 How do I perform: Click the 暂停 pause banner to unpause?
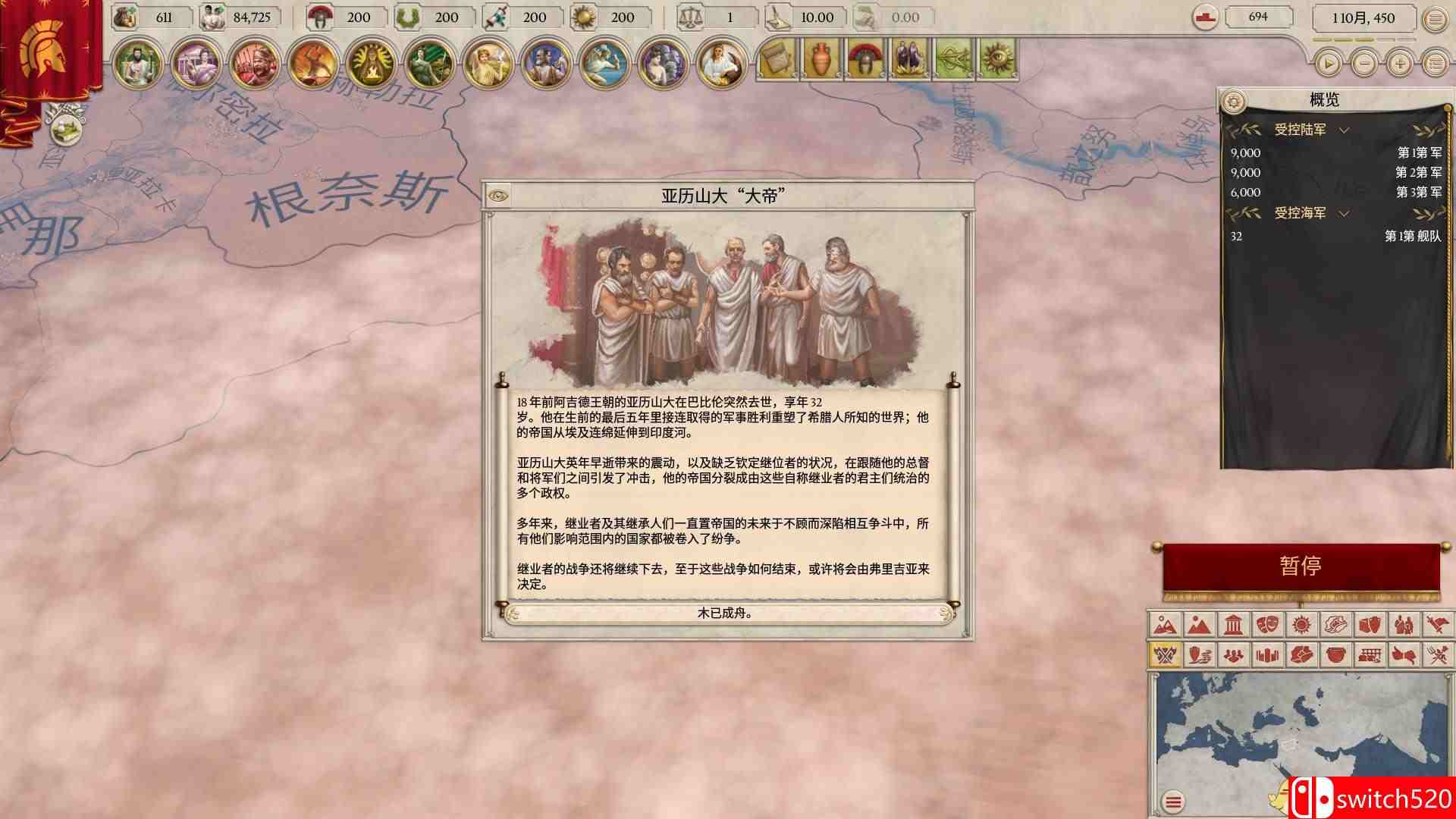coord(1301,565)
